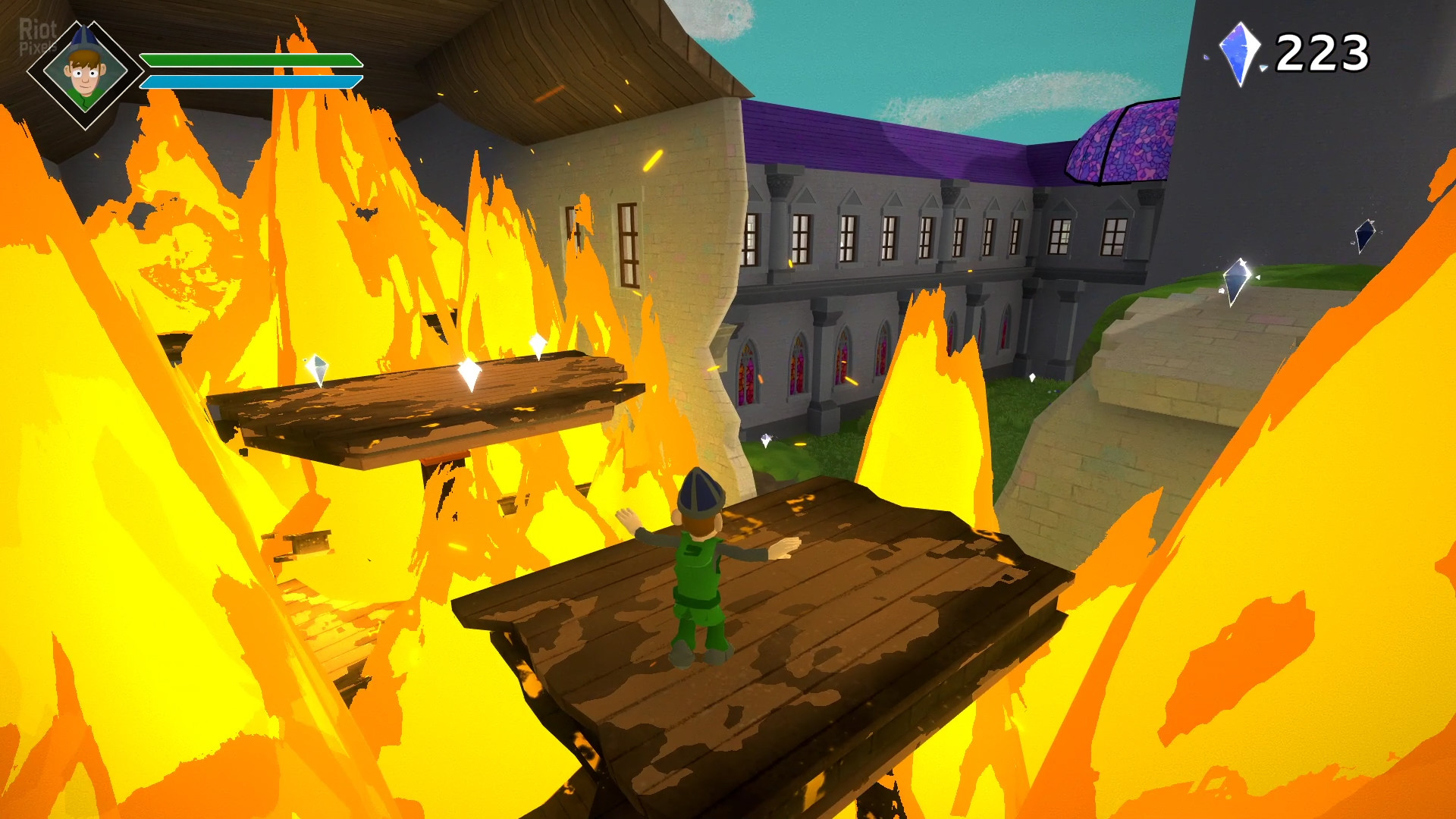Screen dimensions: 1456x819
Task: Select the blue crystal currency icon
Action: [x=1238, y=53]
